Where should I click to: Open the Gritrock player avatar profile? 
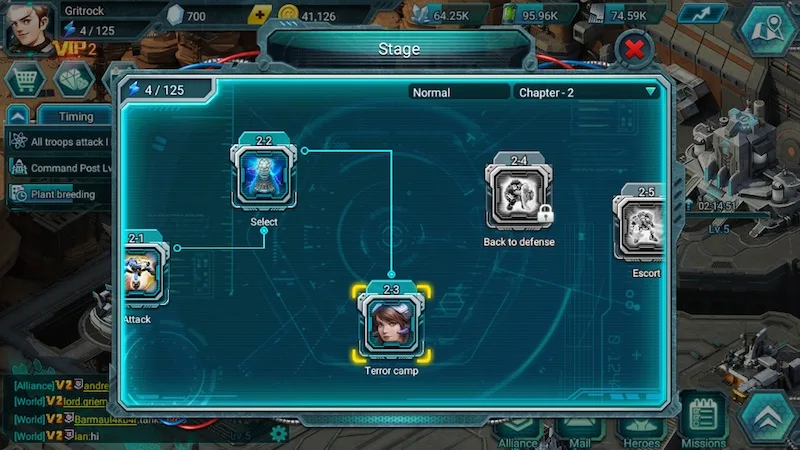coord(29,29)
